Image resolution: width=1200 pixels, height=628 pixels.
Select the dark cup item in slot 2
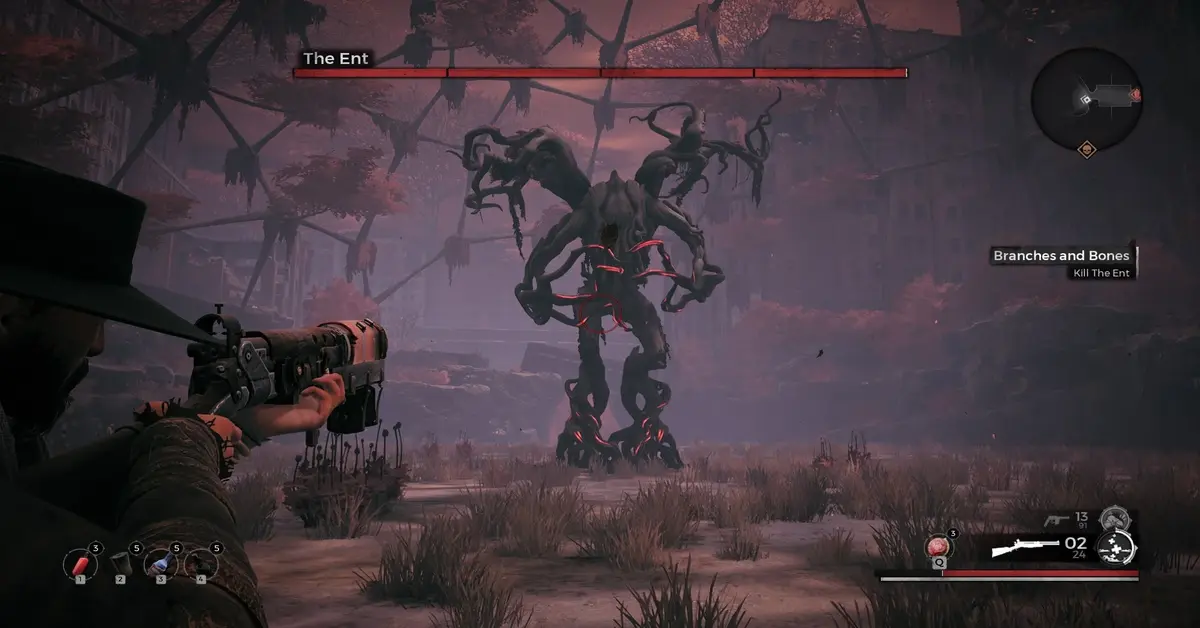click(x=121, y=562)
